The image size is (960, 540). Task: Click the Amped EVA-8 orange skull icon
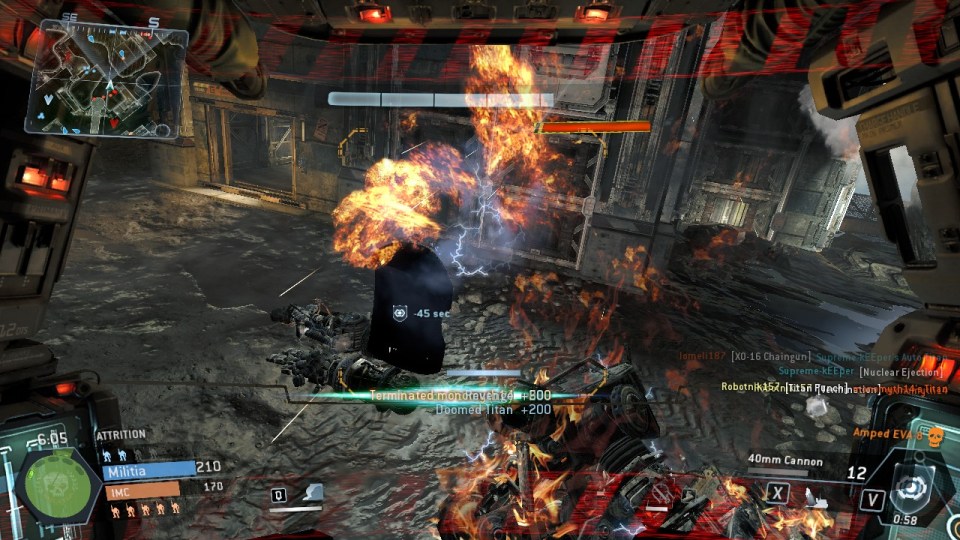point(936,435)
